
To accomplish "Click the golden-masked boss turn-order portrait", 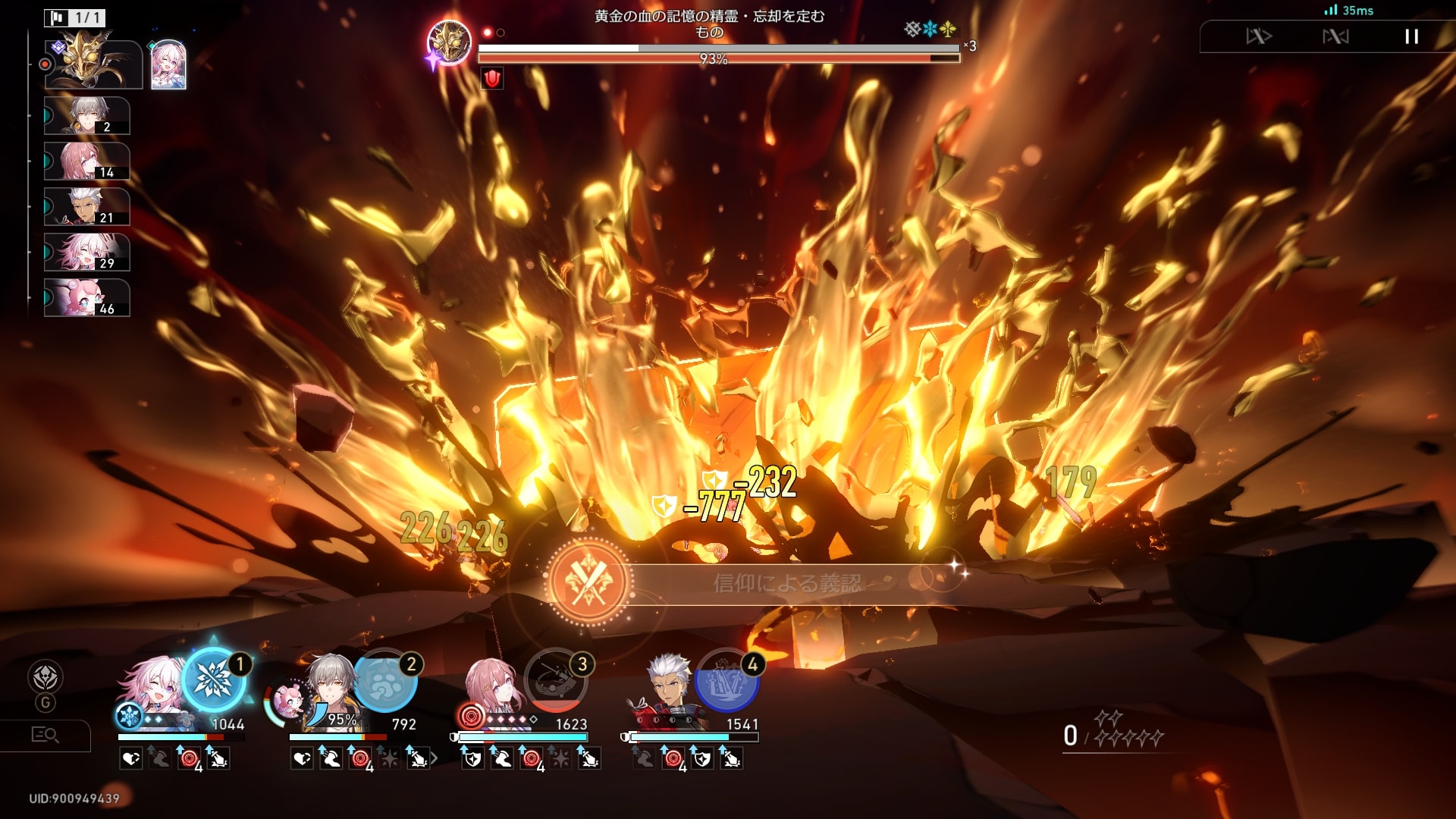I will (x=93, y=64).
